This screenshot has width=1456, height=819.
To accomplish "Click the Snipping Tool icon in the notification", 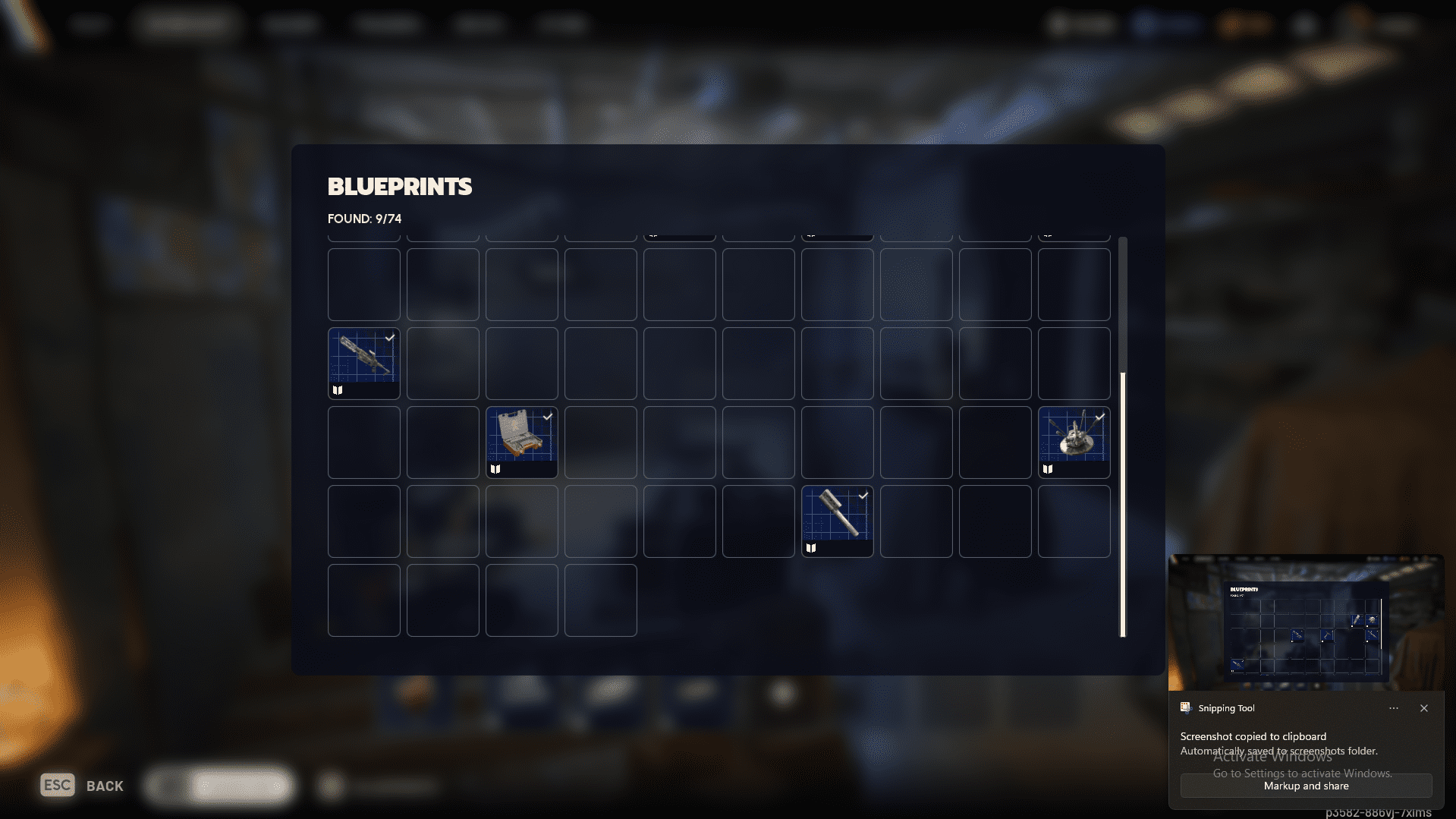I will click(x=1185, y=707).
